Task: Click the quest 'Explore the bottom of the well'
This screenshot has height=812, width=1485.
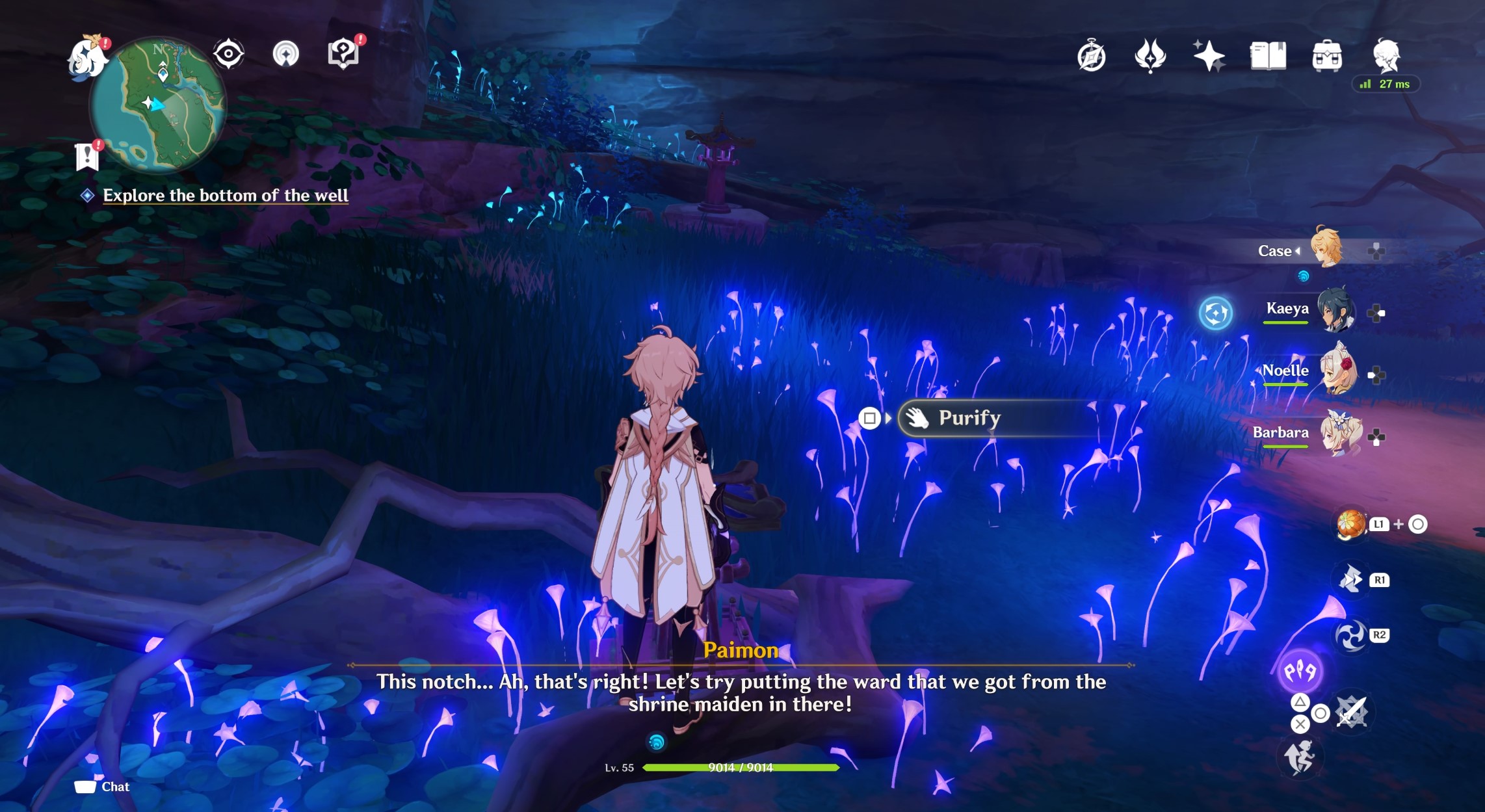Action: (x=226, y=194)
